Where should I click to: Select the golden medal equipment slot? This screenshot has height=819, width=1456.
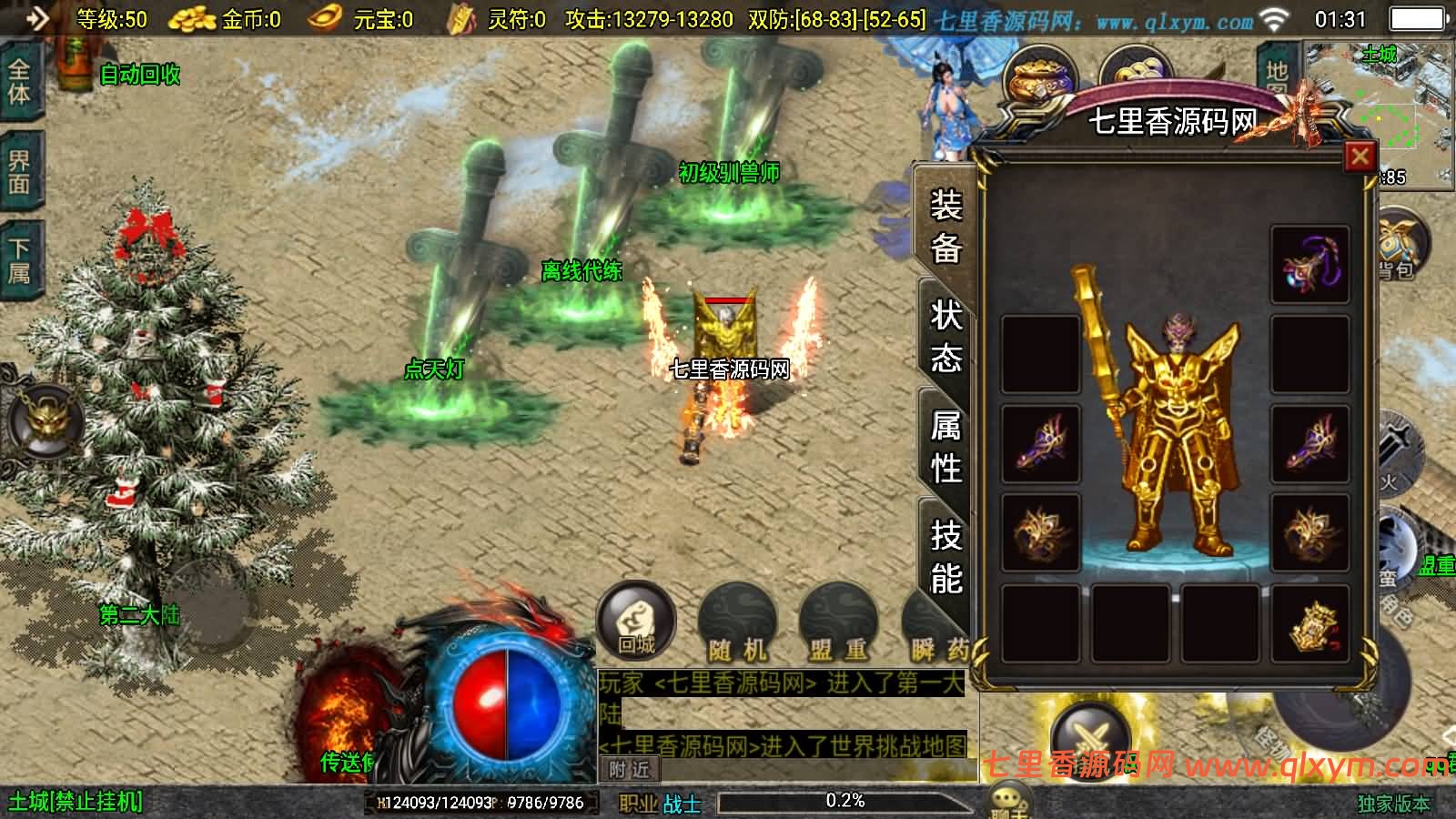point(1309,623)
